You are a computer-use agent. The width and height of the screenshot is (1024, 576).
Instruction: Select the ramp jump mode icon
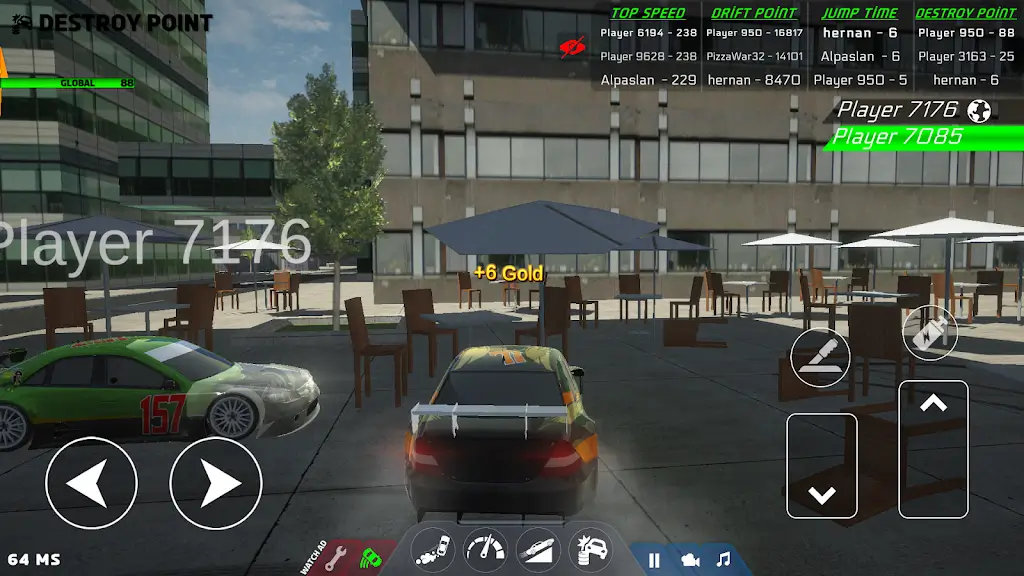(x=538, y=549)
